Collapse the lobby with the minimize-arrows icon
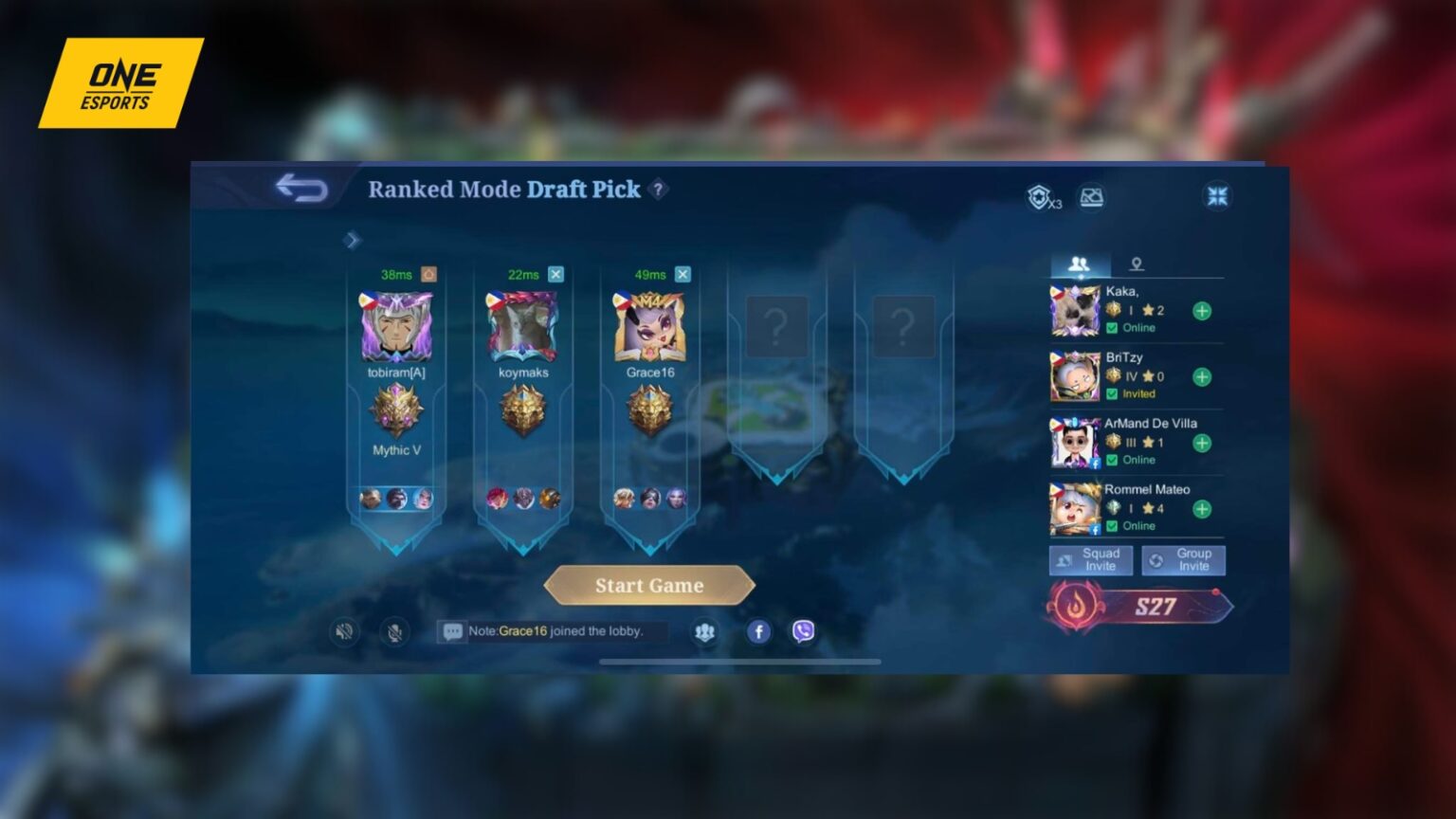This screenshot has width=1456, height=819. [x=1217, y=194]
